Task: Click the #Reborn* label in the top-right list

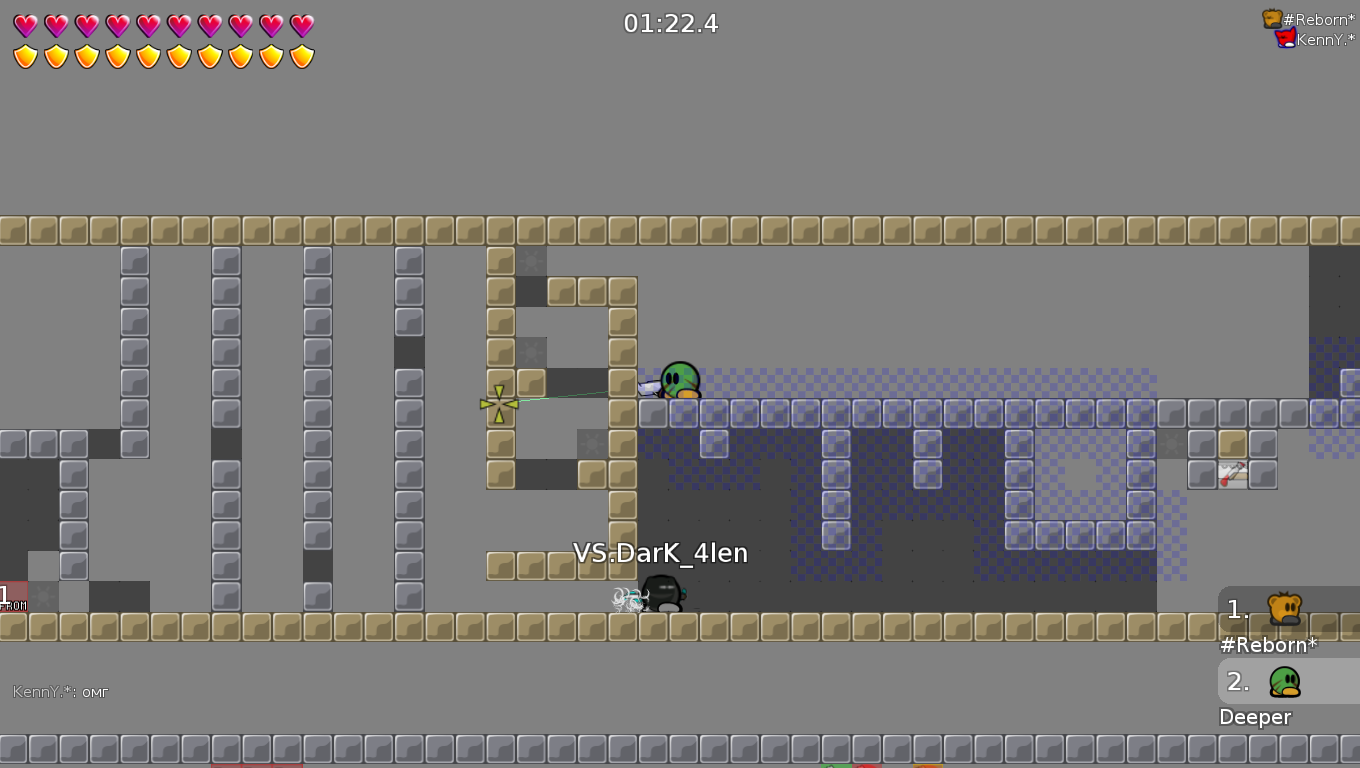Action: 1320,18
